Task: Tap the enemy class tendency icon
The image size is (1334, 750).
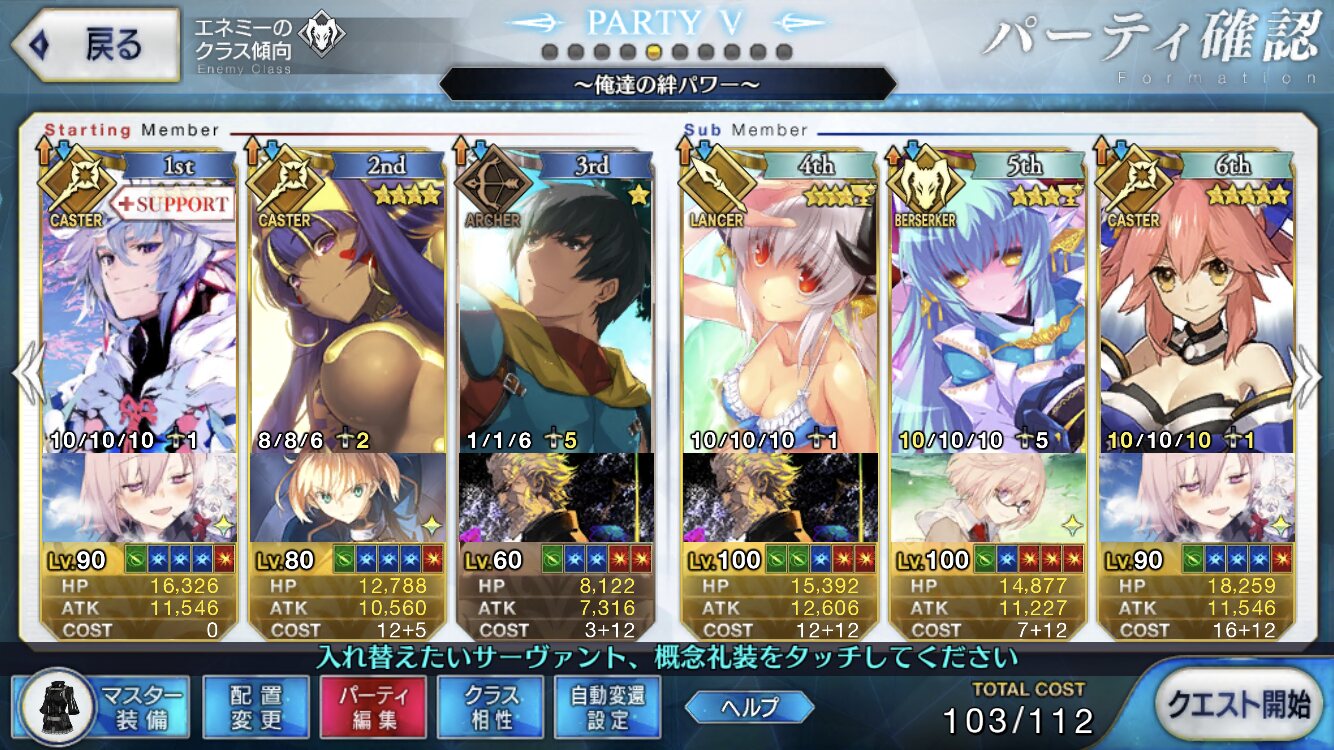Action: (322, 36)
